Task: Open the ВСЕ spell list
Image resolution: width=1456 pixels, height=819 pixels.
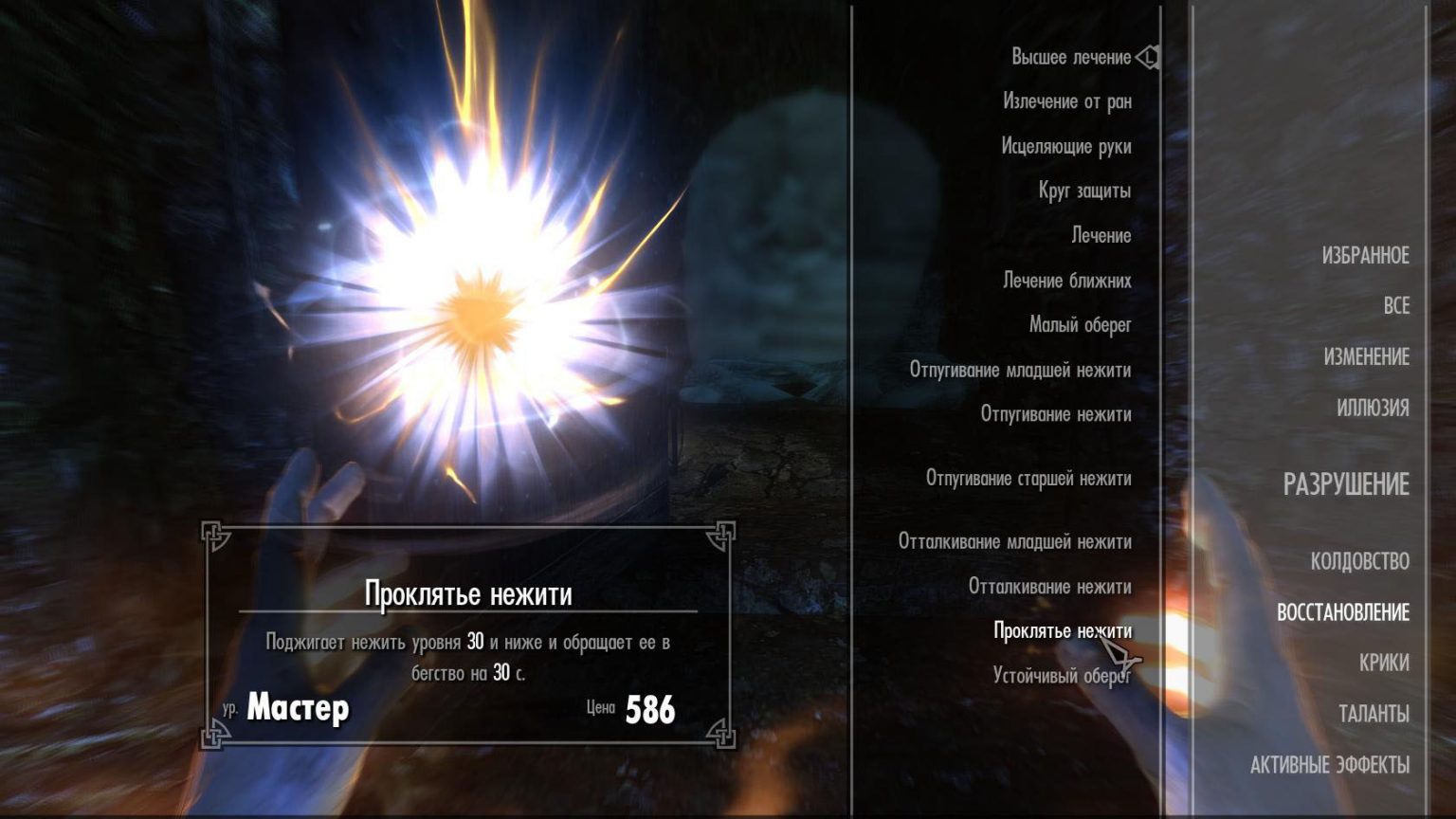Action: tap(1394, 306)
